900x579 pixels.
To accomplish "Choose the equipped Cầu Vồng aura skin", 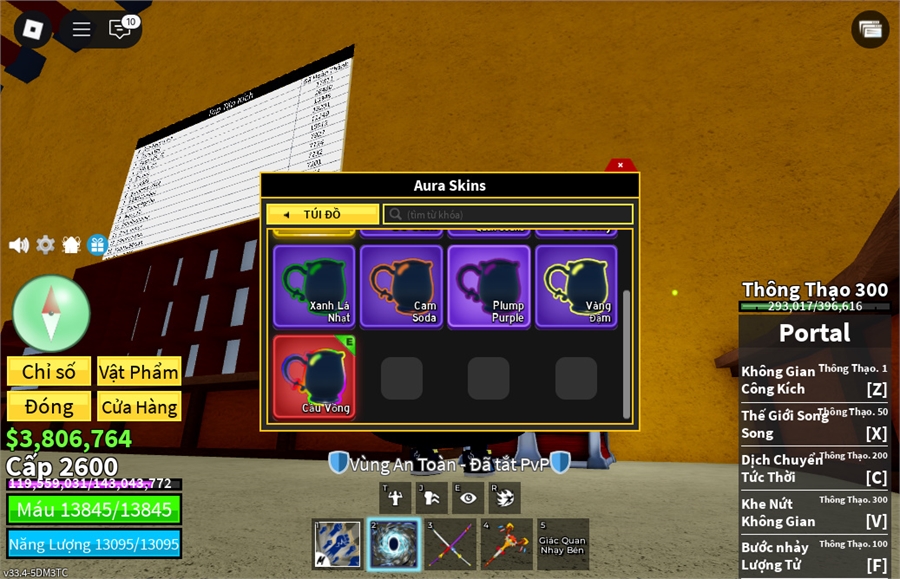I will pos(314,376).
